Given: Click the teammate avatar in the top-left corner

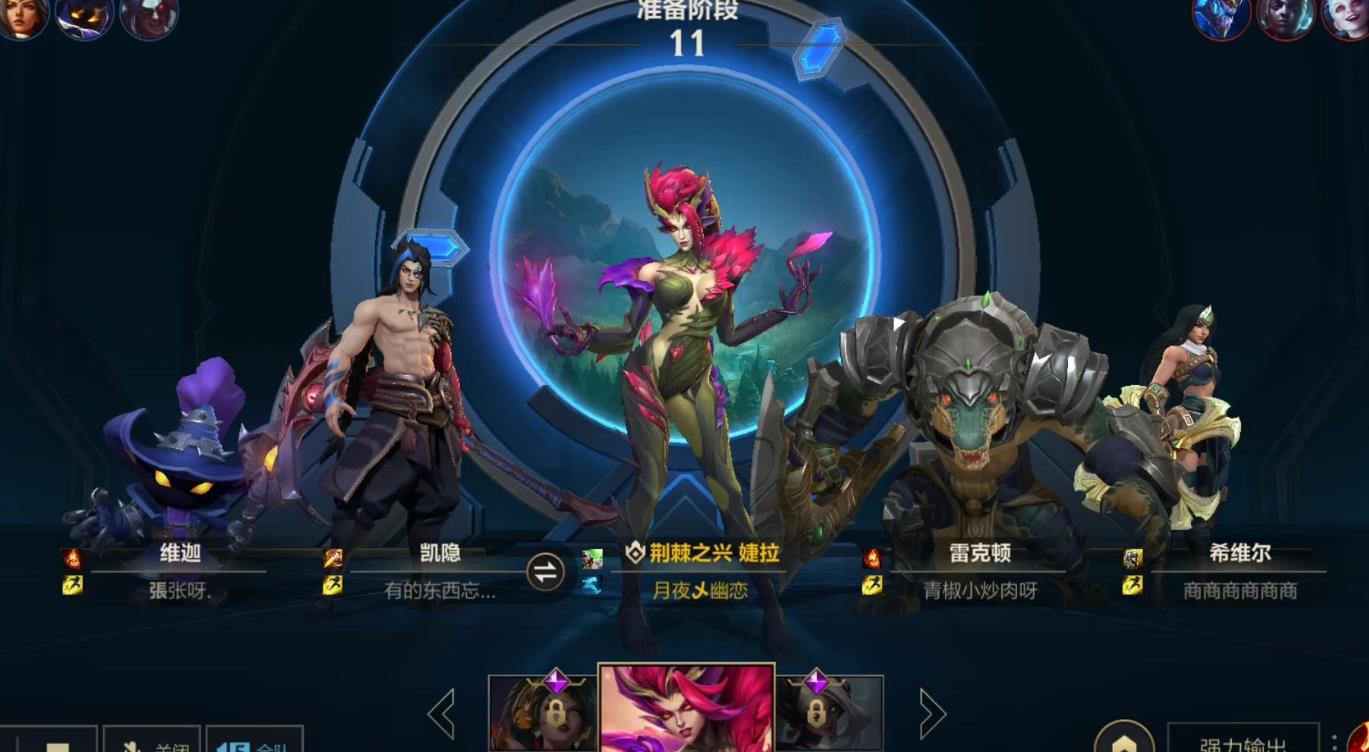Looking at the screenshot, I should click(x=22, y=18).
